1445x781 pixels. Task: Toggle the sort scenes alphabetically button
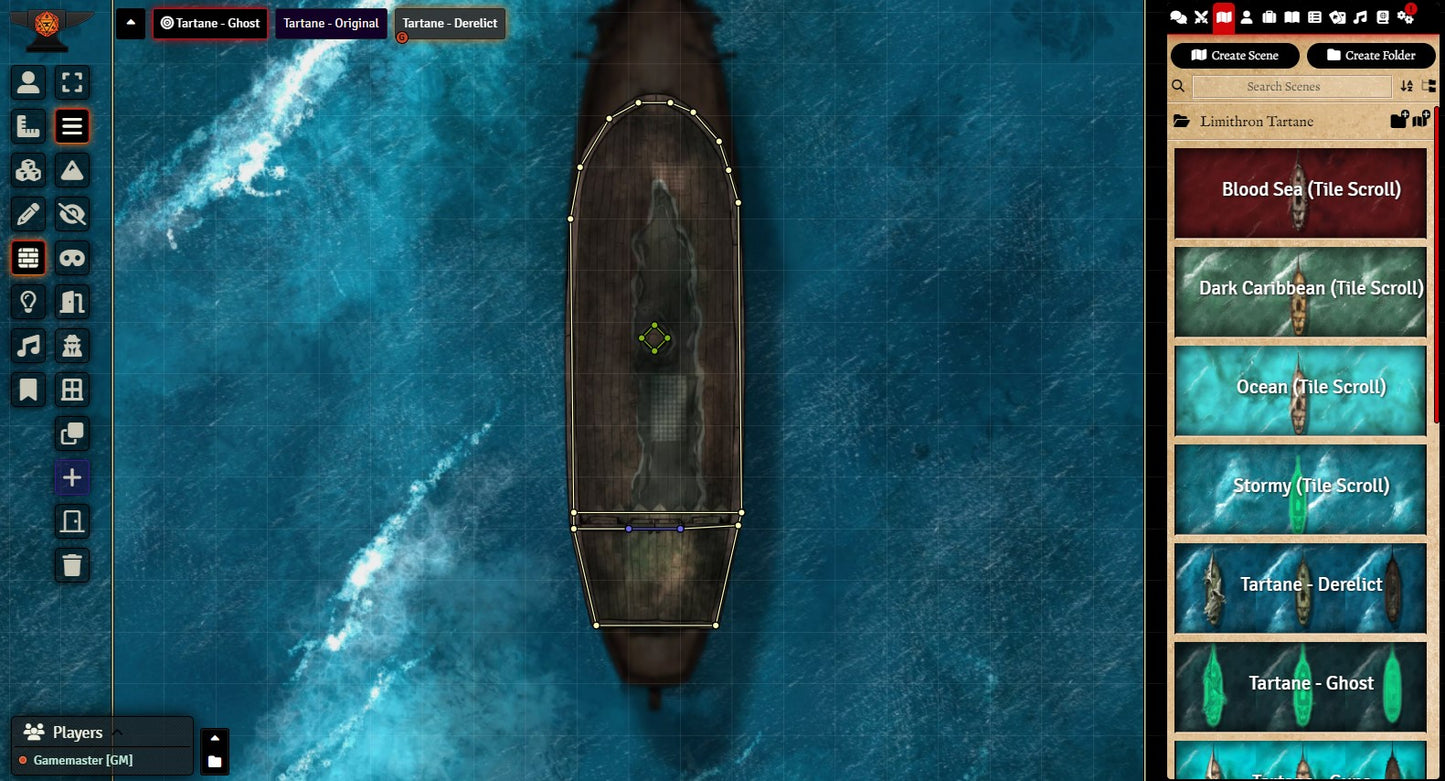click(1407, 87)
